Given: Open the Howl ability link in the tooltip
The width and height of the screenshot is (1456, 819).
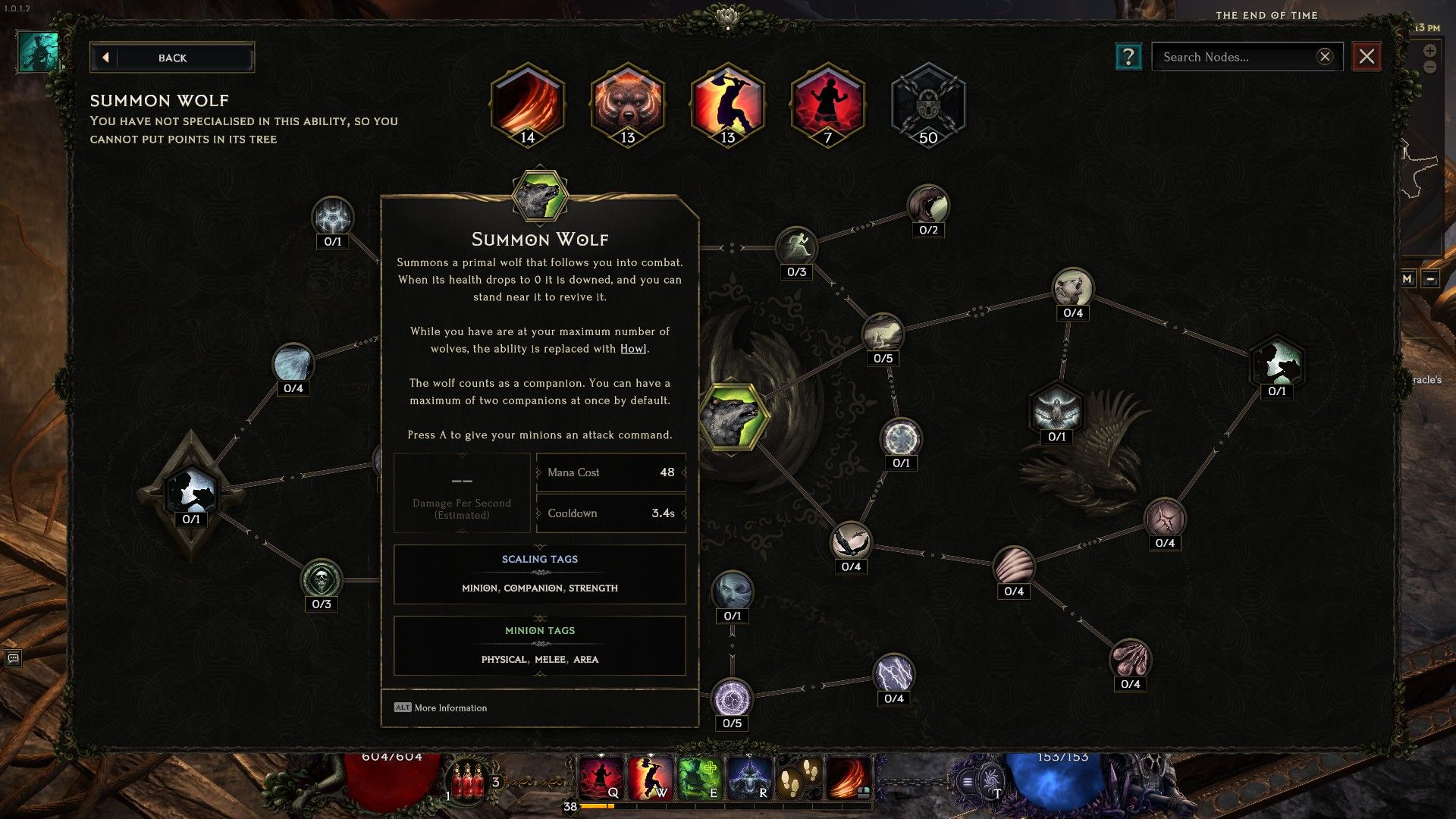Looking at the screenshot, I should point(633,349).
